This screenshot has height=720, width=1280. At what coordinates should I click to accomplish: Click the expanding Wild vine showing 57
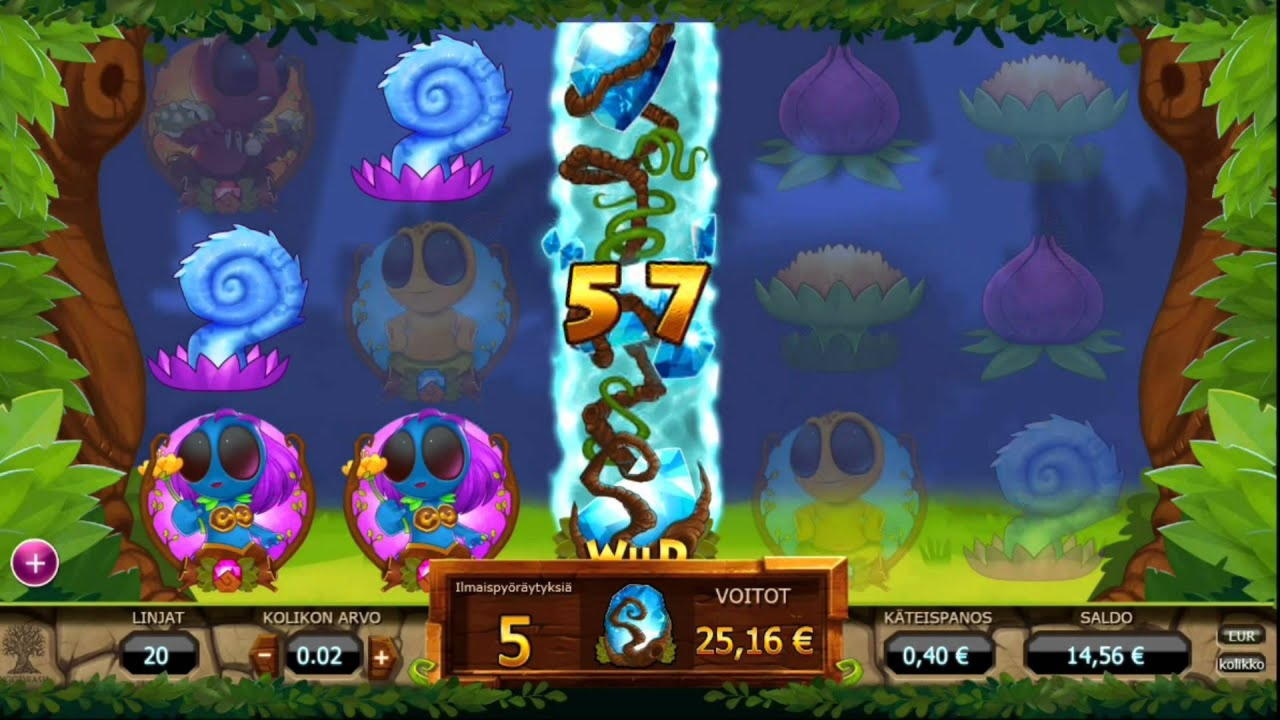click(630, 300)
